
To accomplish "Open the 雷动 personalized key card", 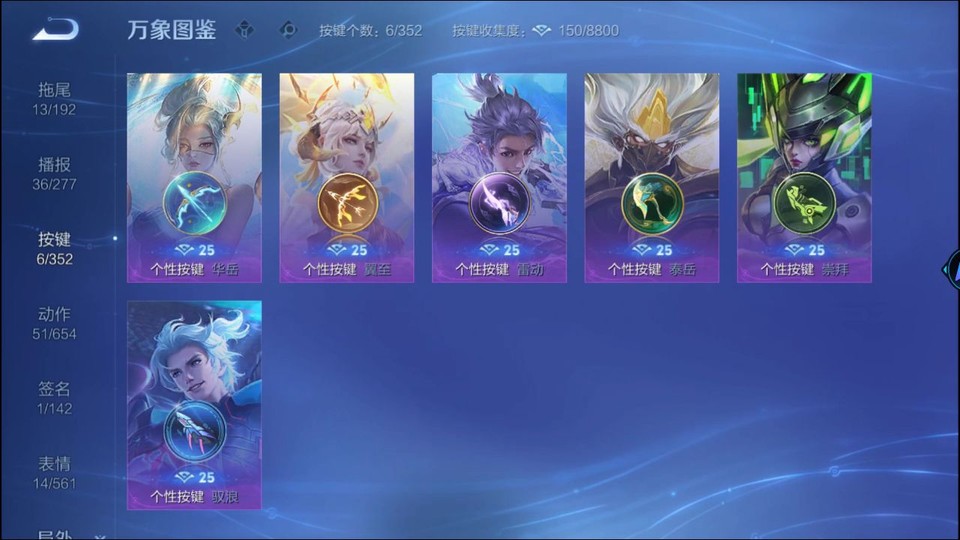I will (x=499, y=178).
